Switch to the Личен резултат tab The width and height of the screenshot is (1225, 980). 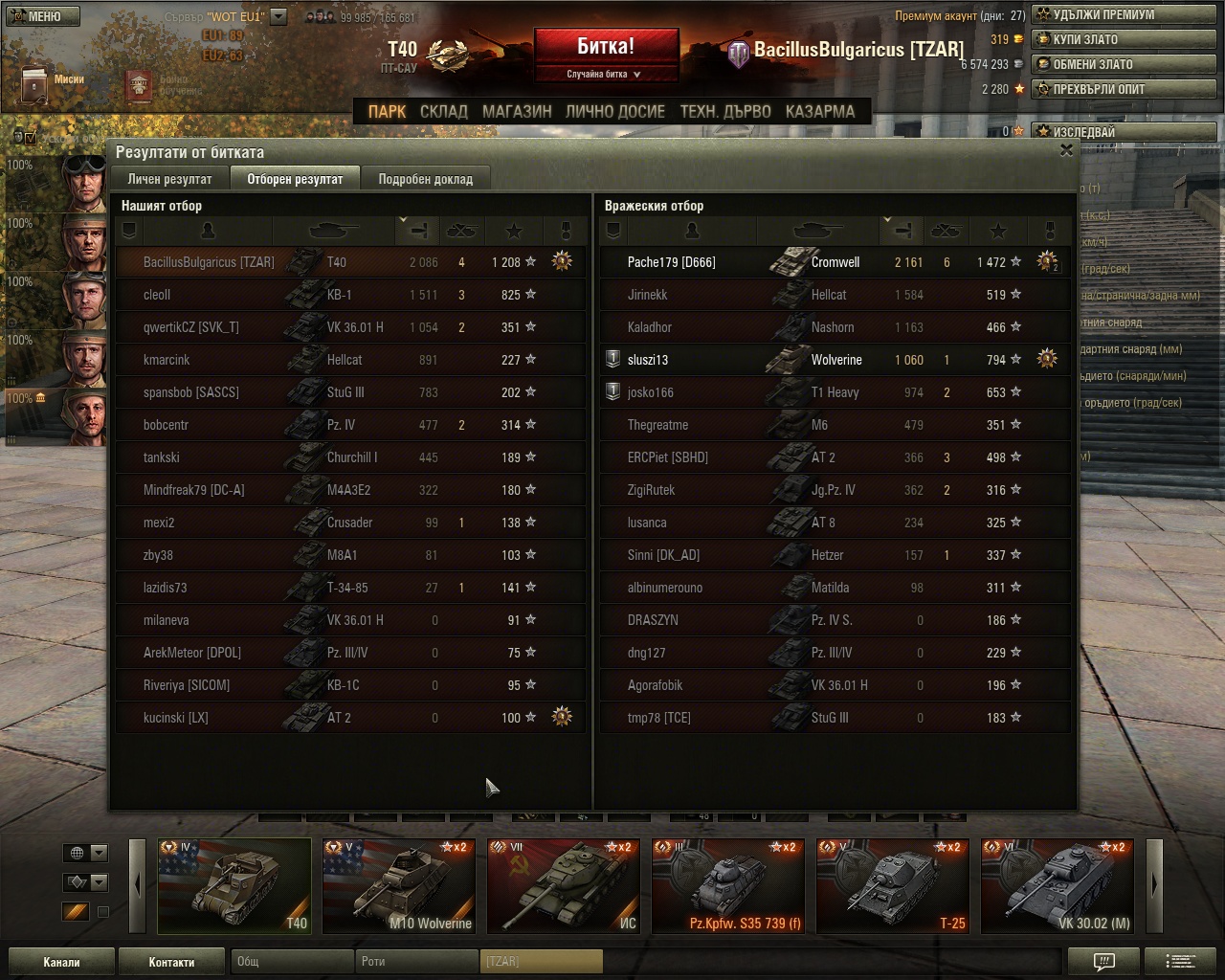click(x=170, y=179)
